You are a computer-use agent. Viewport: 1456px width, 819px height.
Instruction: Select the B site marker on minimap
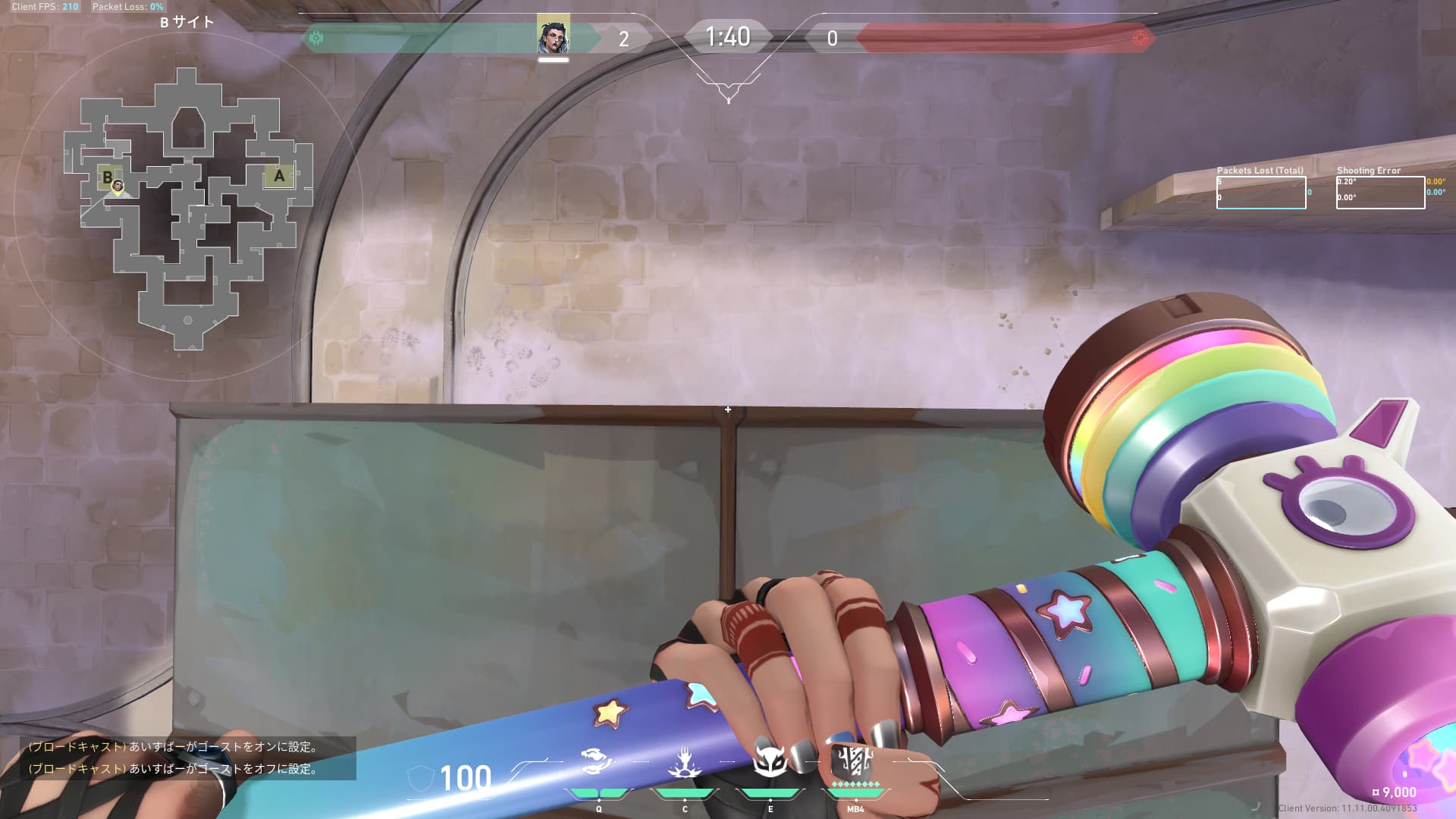pos(107,177)
